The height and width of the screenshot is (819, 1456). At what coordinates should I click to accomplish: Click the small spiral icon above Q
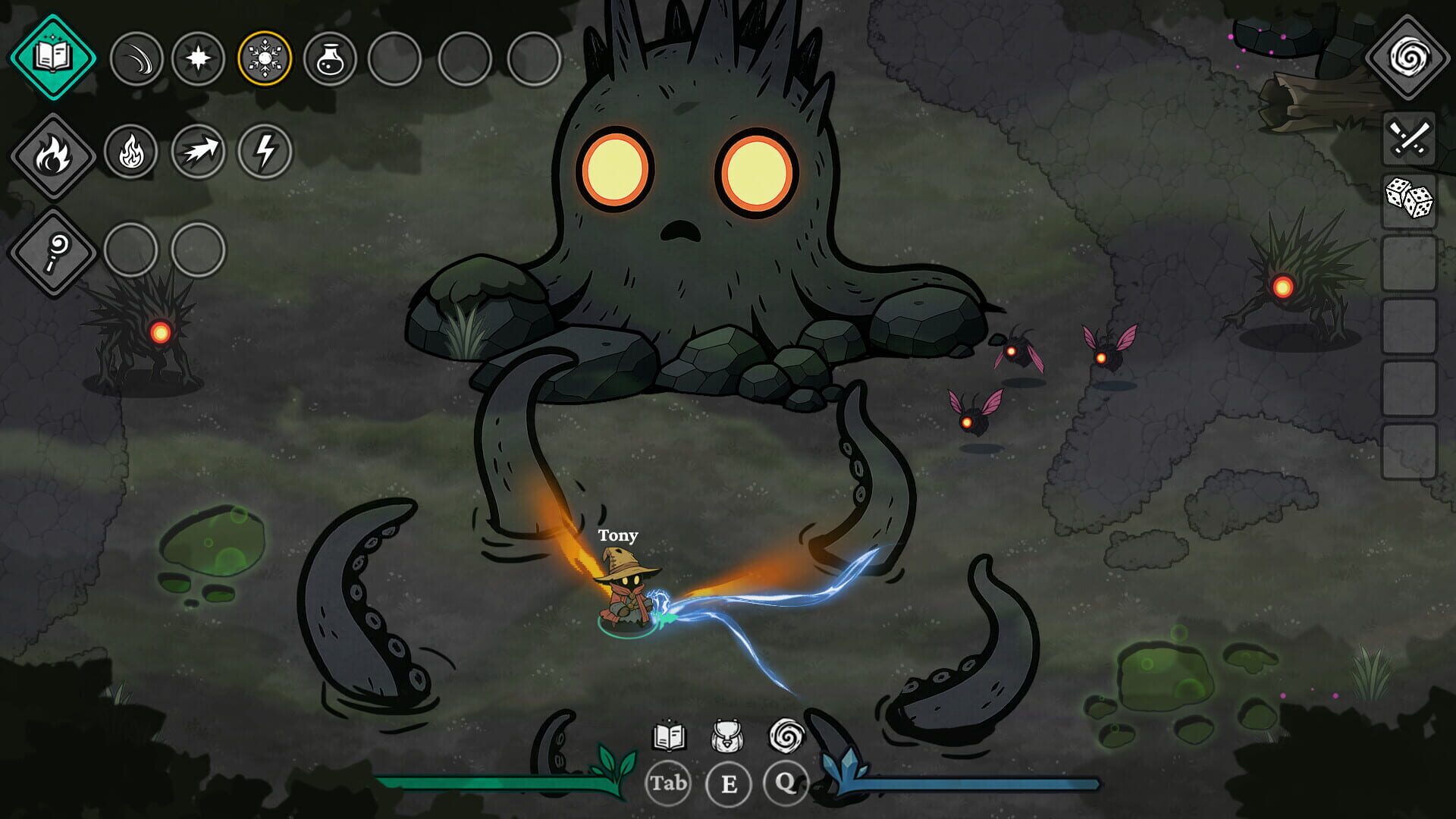click(x=786, y=736)
